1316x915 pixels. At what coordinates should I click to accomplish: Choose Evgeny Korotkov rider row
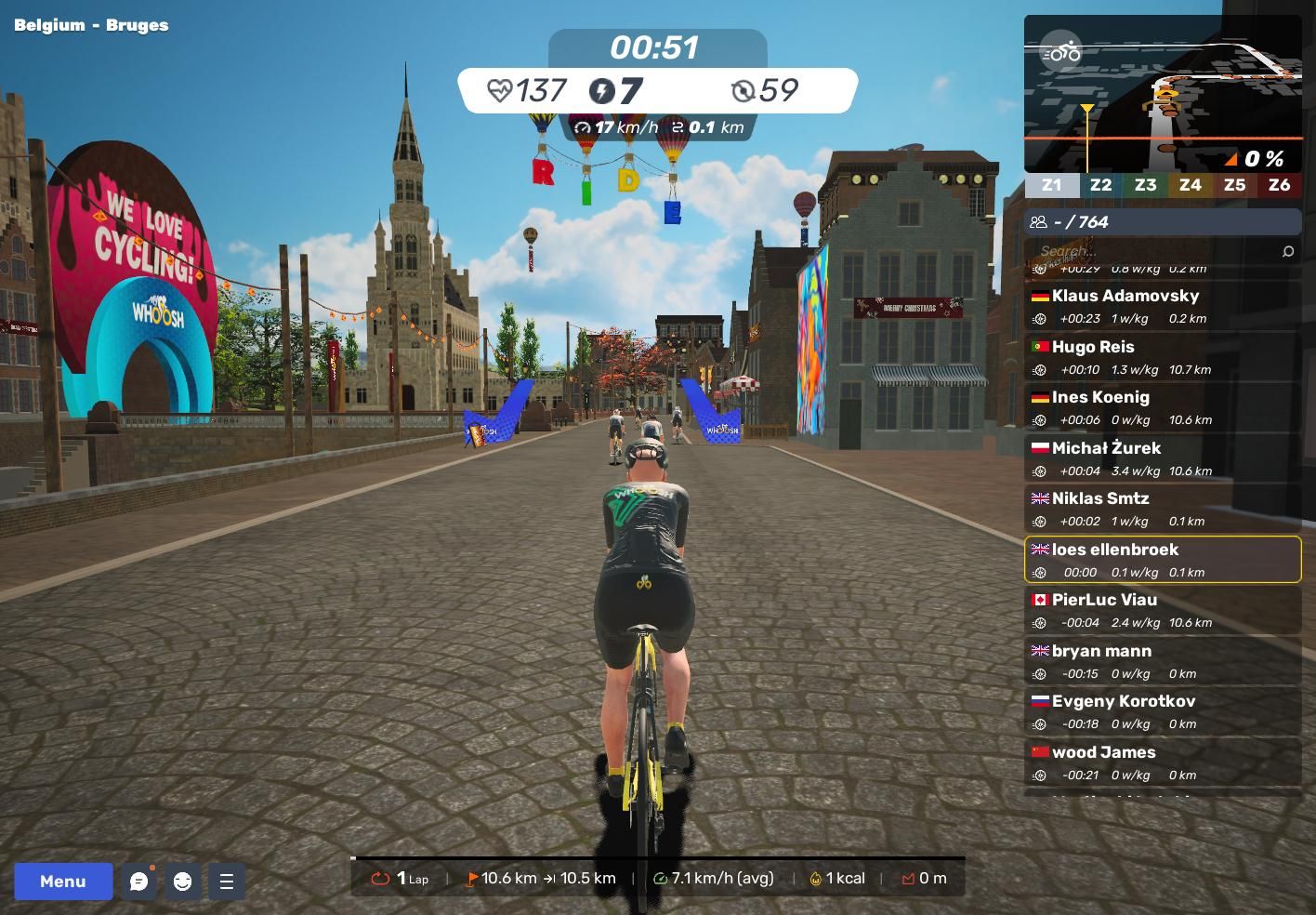pyautogui.click(x=1162, y=711)
